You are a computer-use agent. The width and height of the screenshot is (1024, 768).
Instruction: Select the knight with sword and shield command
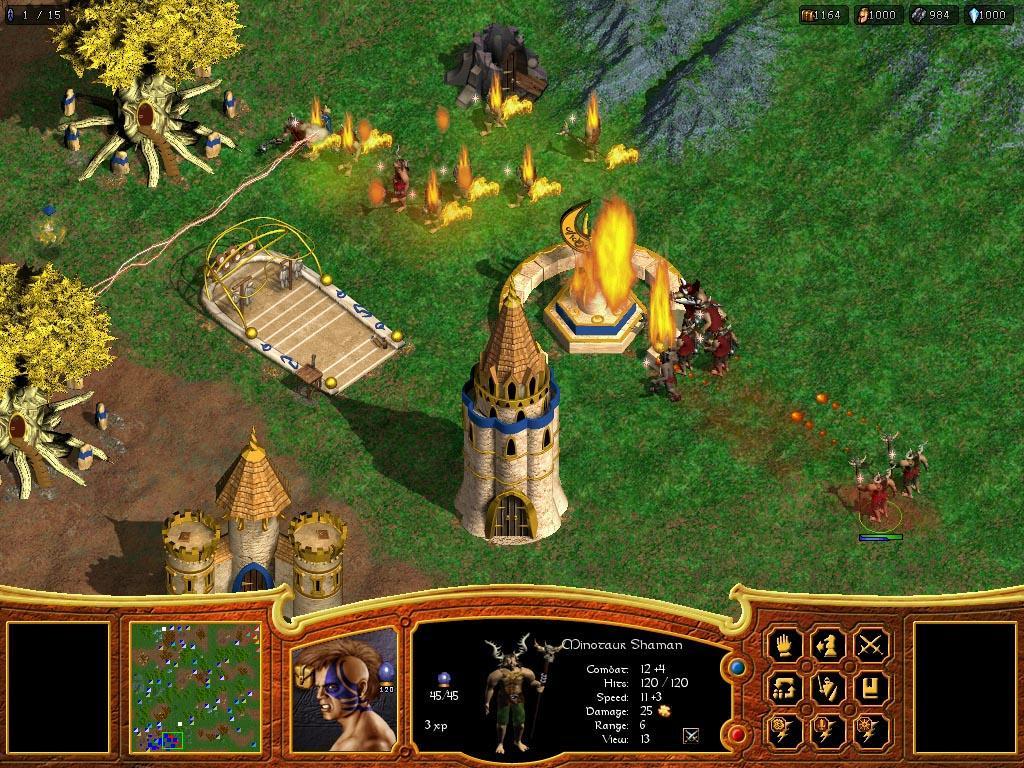(829, 688)
